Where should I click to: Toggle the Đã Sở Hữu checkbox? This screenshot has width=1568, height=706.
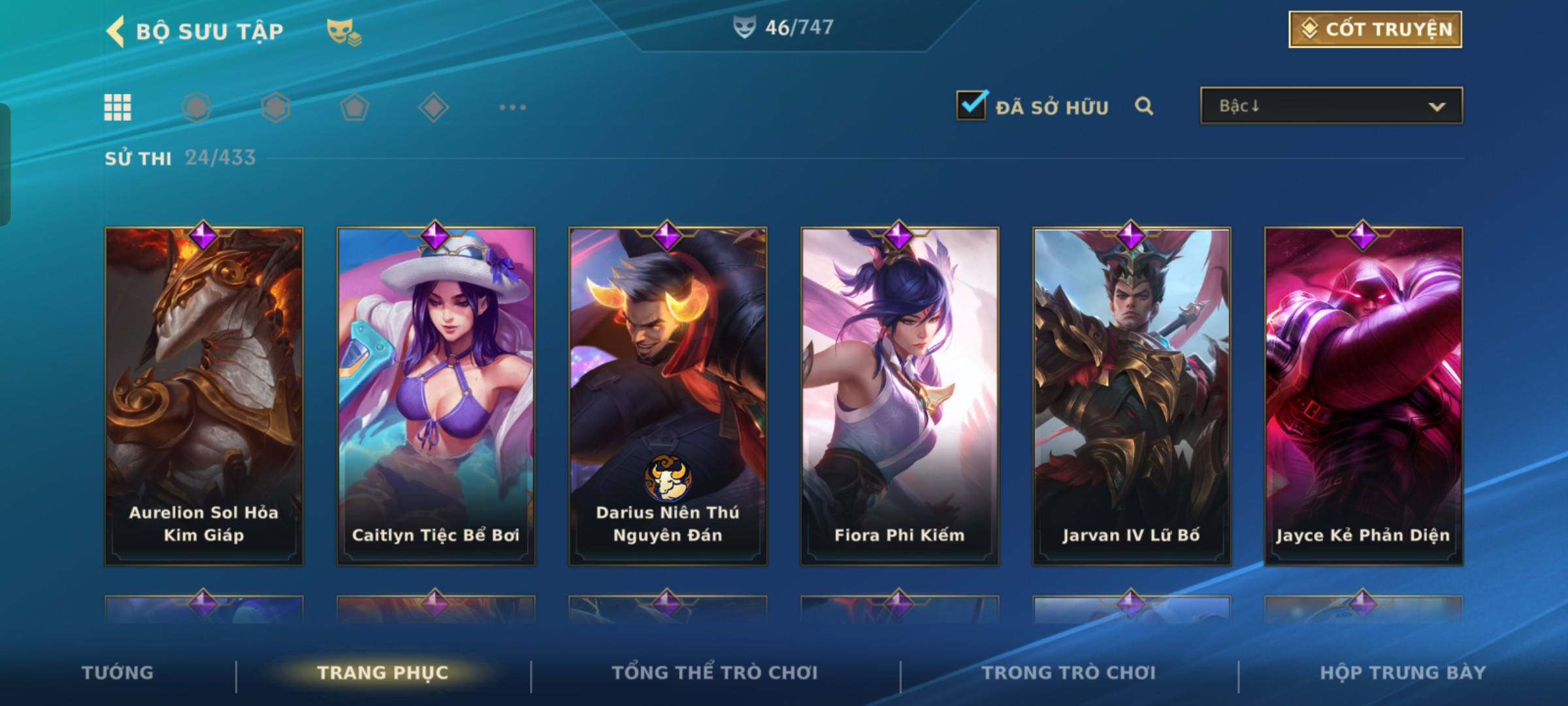pyautogui.click(x=972, y=106)
